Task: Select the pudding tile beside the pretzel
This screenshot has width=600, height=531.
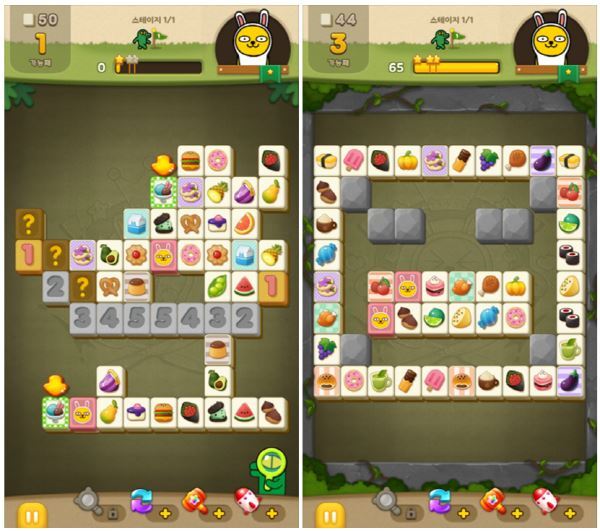Action: tap(137, 287)
